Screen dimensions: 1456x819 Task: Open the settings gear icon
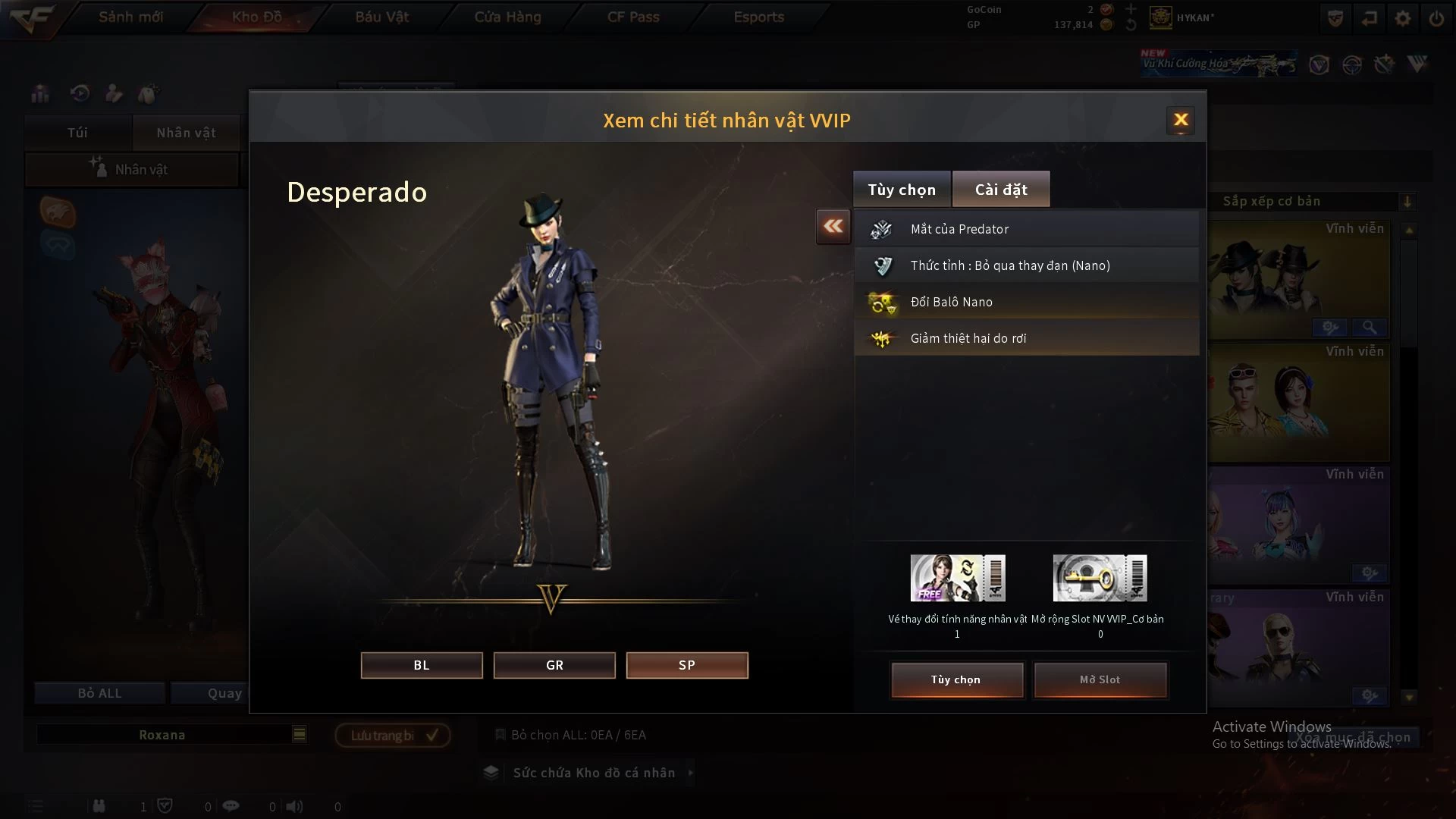click(x=1403, y=18)
